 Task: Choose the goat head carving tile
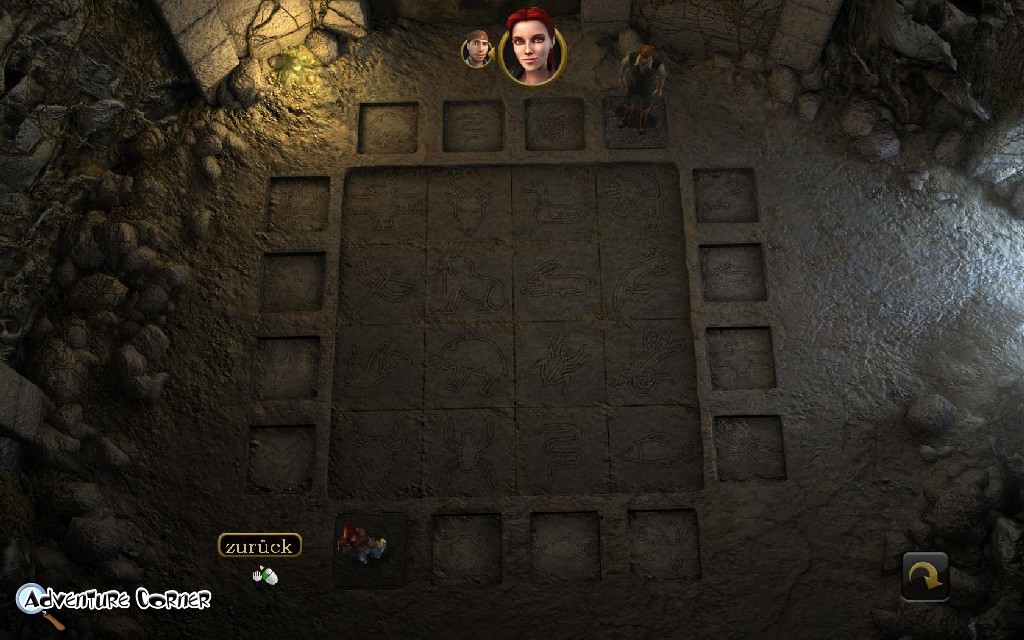(x=468, y=207)
